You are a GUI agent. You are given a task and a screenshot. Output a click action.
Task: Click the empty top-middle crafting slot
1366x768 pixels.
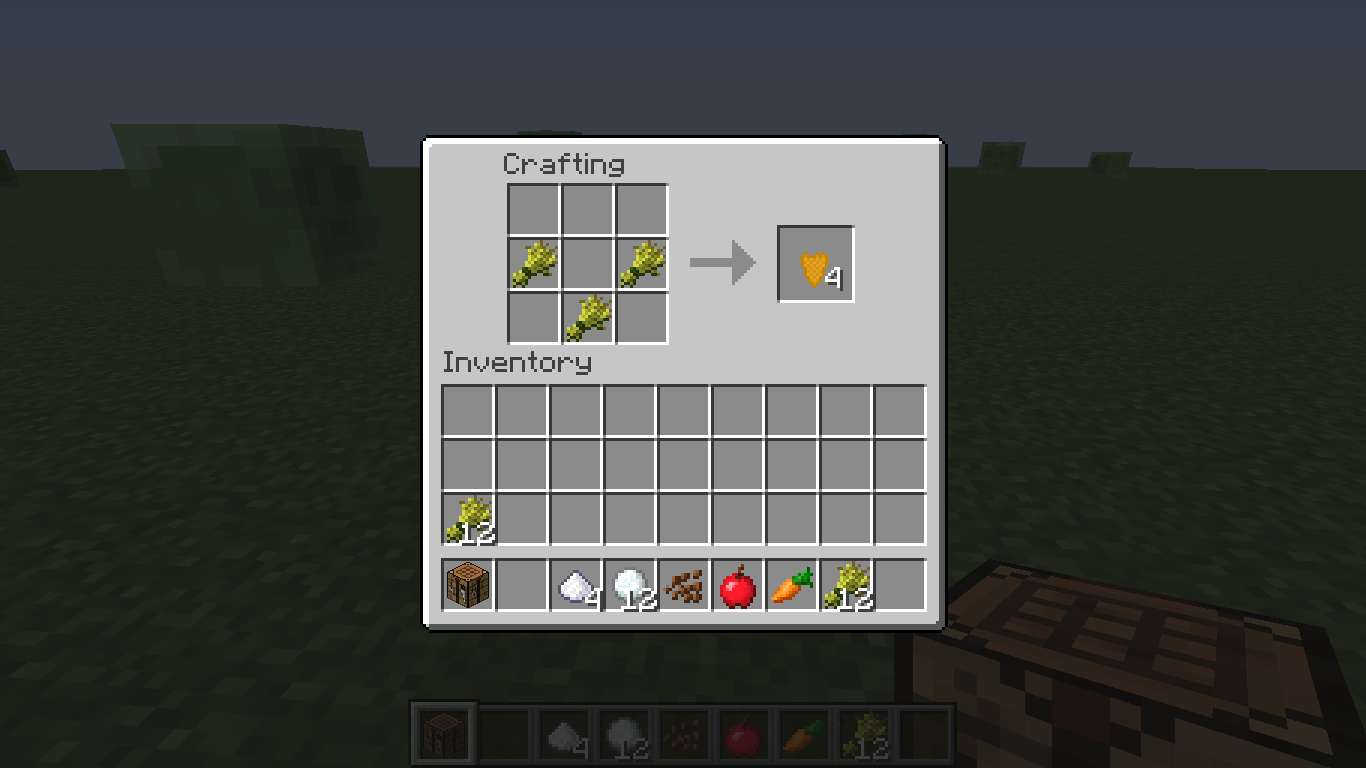(x=587, y=208)
